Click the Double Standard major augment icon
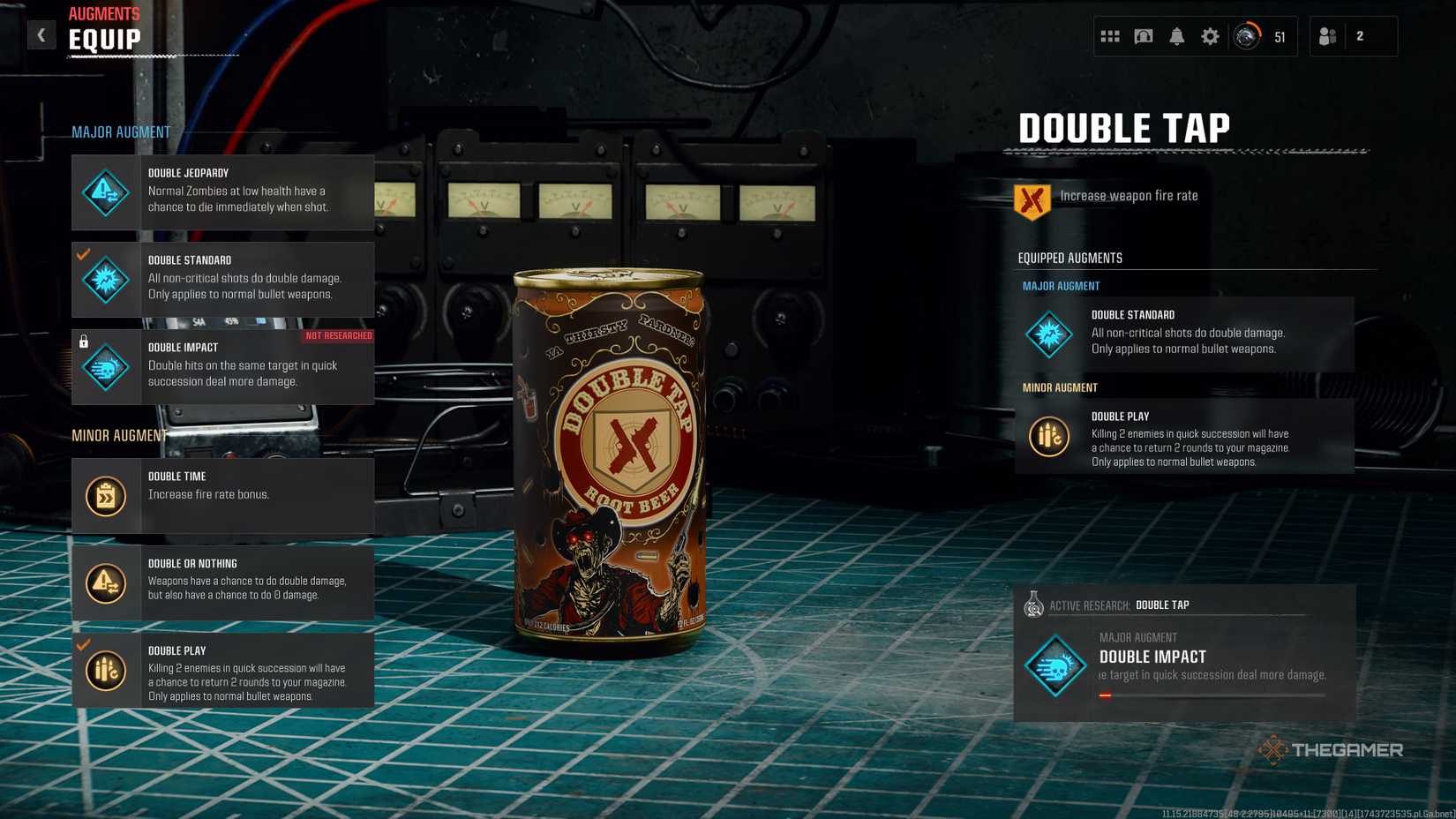This screenshot has width=1456, height=819. (x=104, y=280)
